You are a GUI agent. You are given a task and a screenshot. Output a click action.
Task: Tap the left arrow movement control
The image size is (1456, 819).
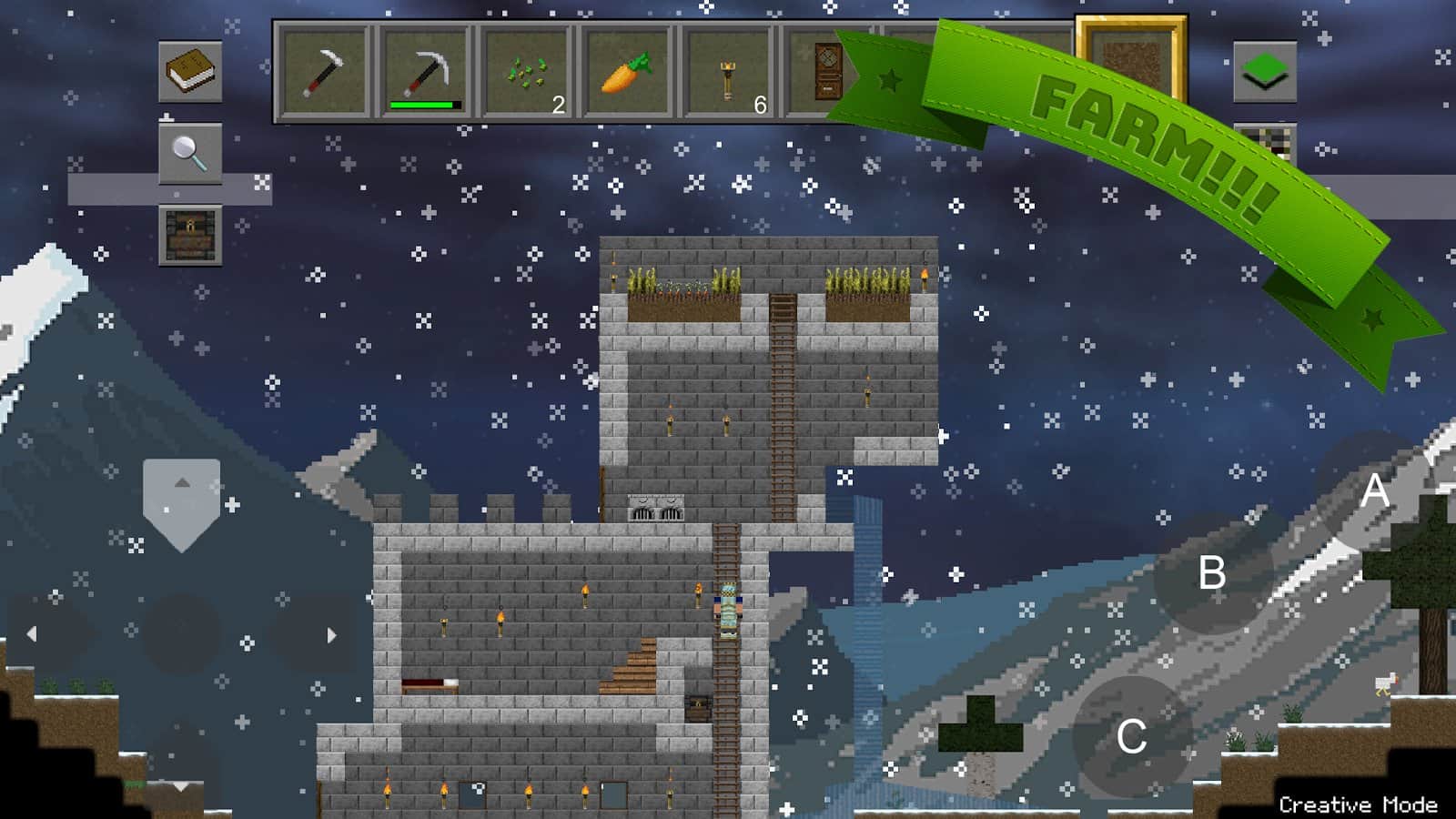coord(33,634)
